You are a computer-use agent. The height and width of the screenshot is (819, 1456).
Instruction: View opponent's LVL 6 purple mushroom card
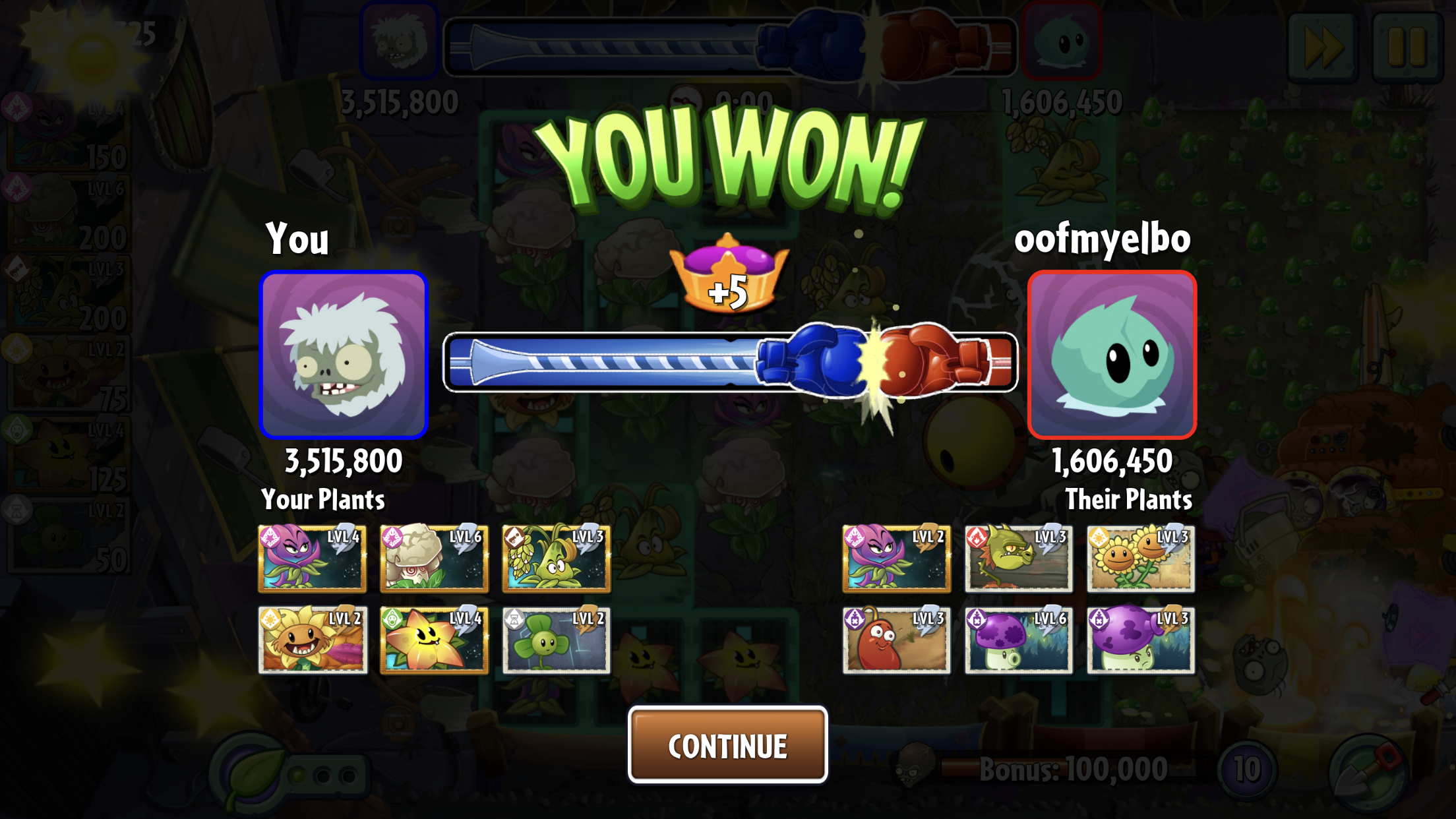(1018, 640)
